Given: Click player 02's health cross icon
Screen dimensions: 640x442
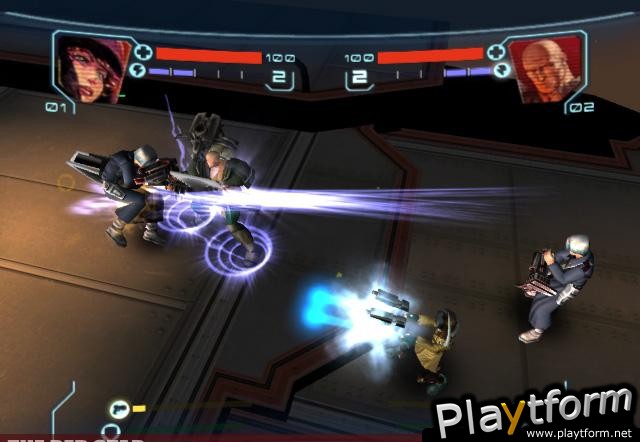Looking at the screenshot, I should click(x=494, y=50).
